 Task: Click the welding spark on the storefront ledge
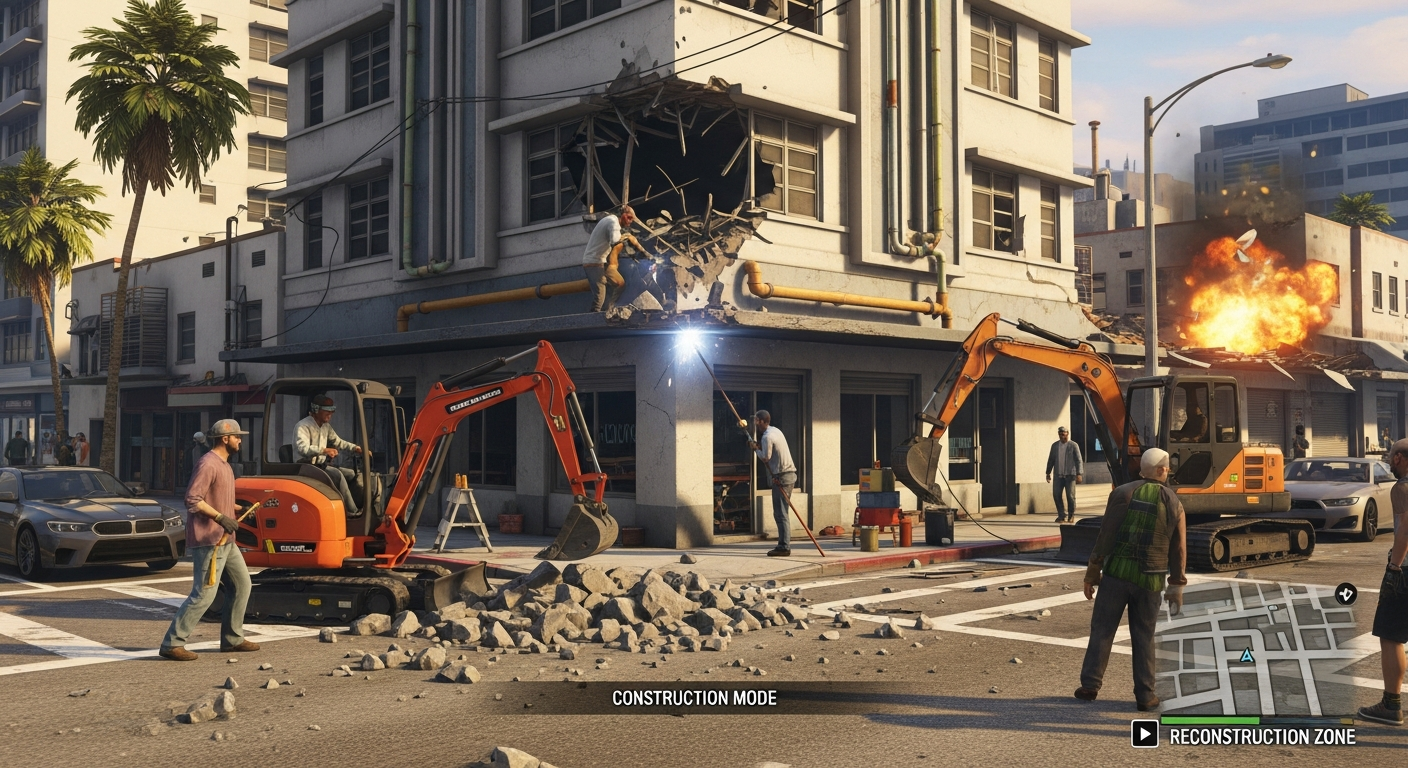(x=685, y=330)
